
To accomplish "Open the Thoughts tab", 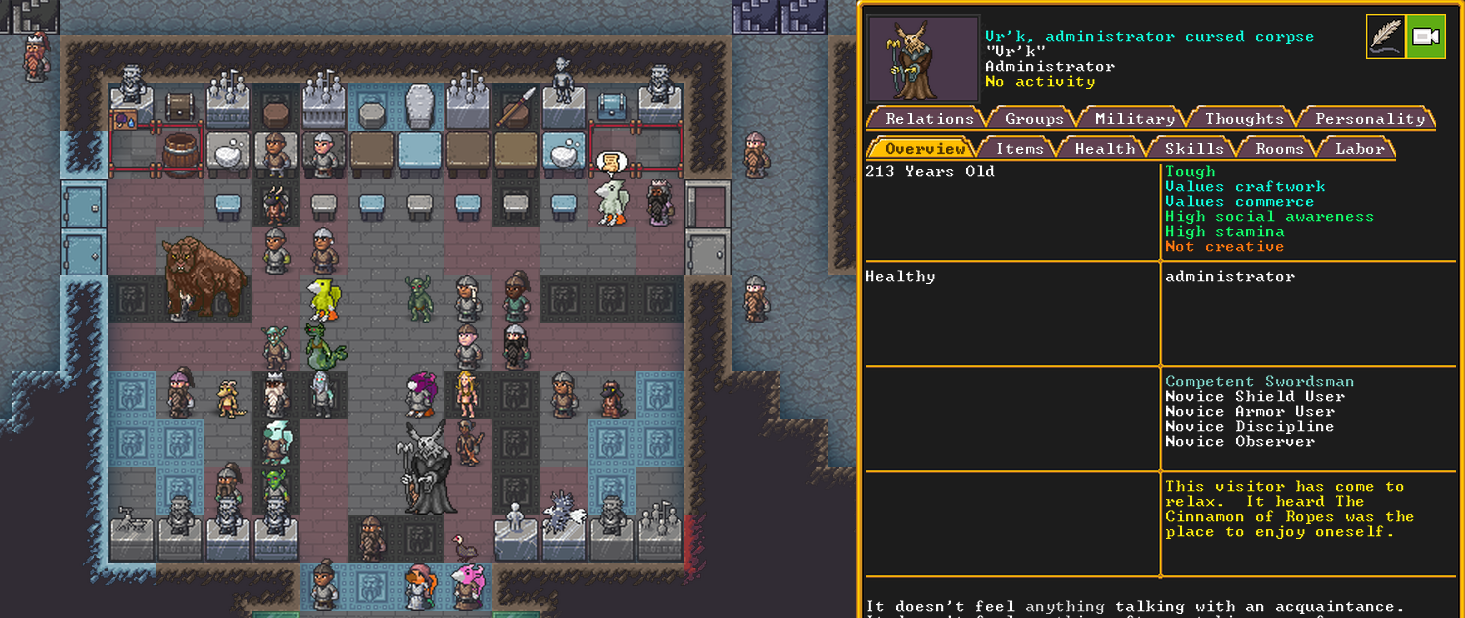I will point(1244,119).
